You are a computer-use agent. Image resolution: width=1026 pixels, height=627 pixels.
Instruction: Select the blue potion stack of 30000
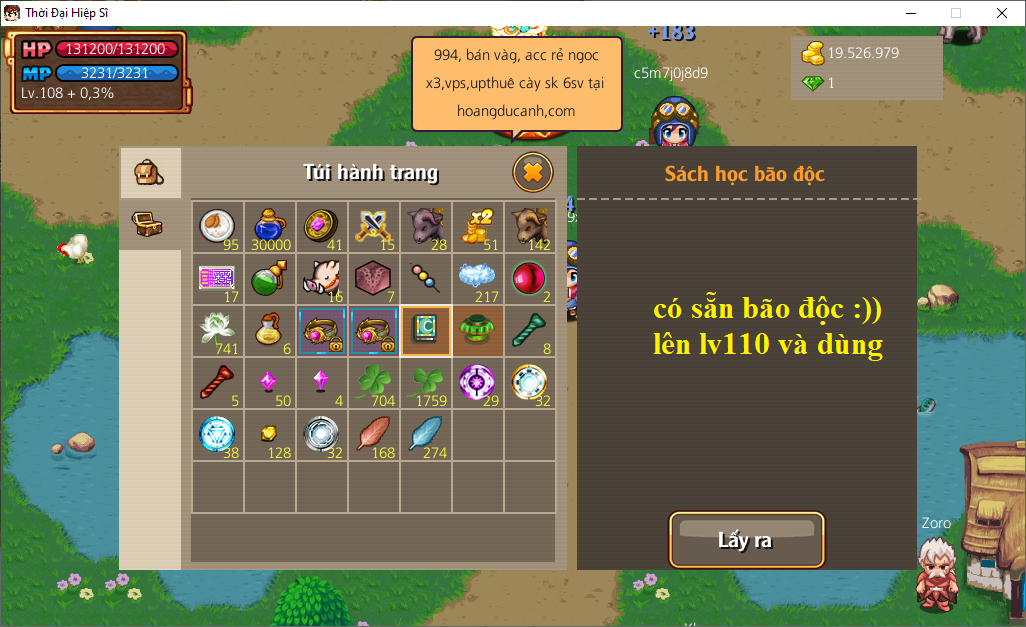(269, 226)
